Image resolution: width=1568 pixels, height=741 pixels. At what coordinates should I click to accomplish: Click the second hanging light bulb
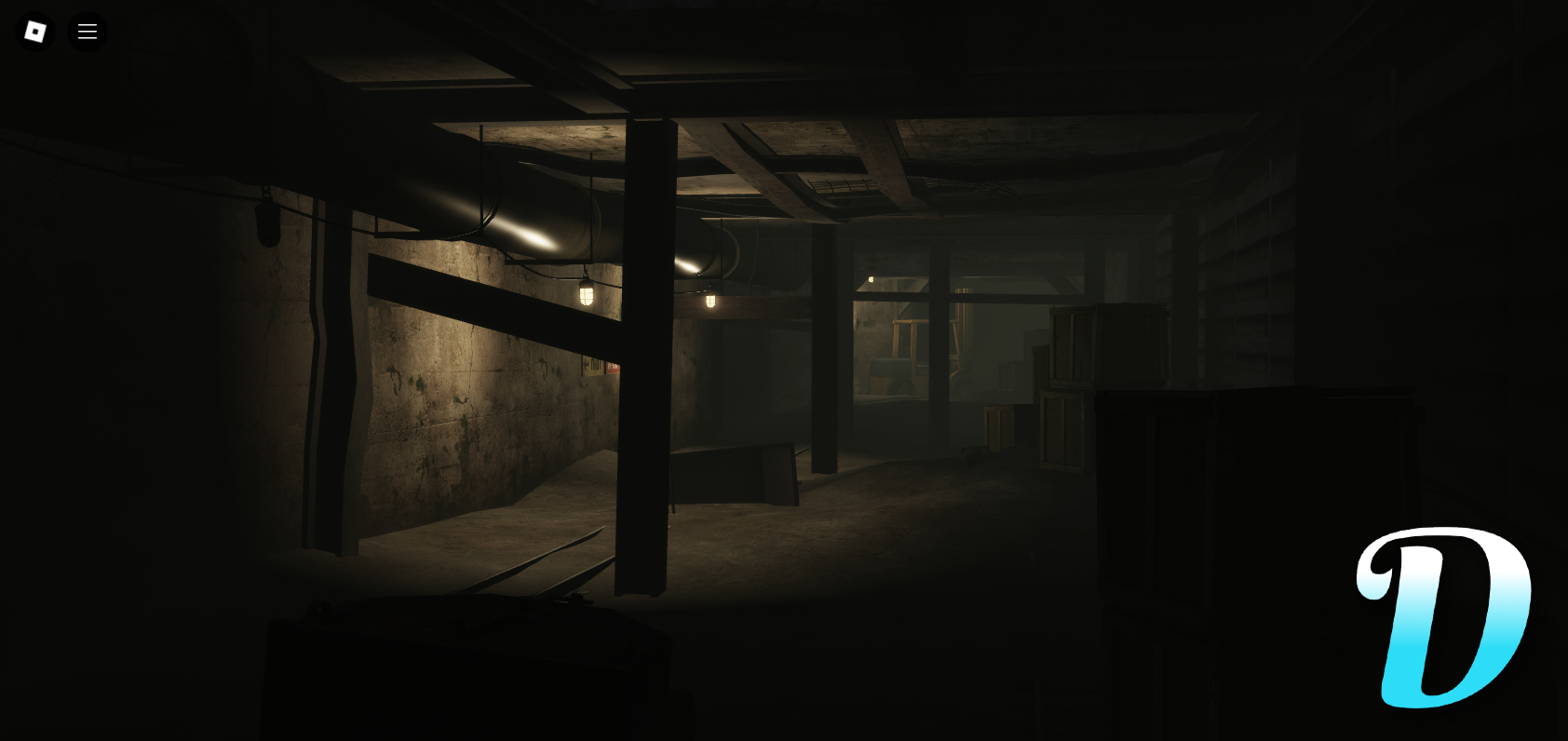tap(710, 301)
